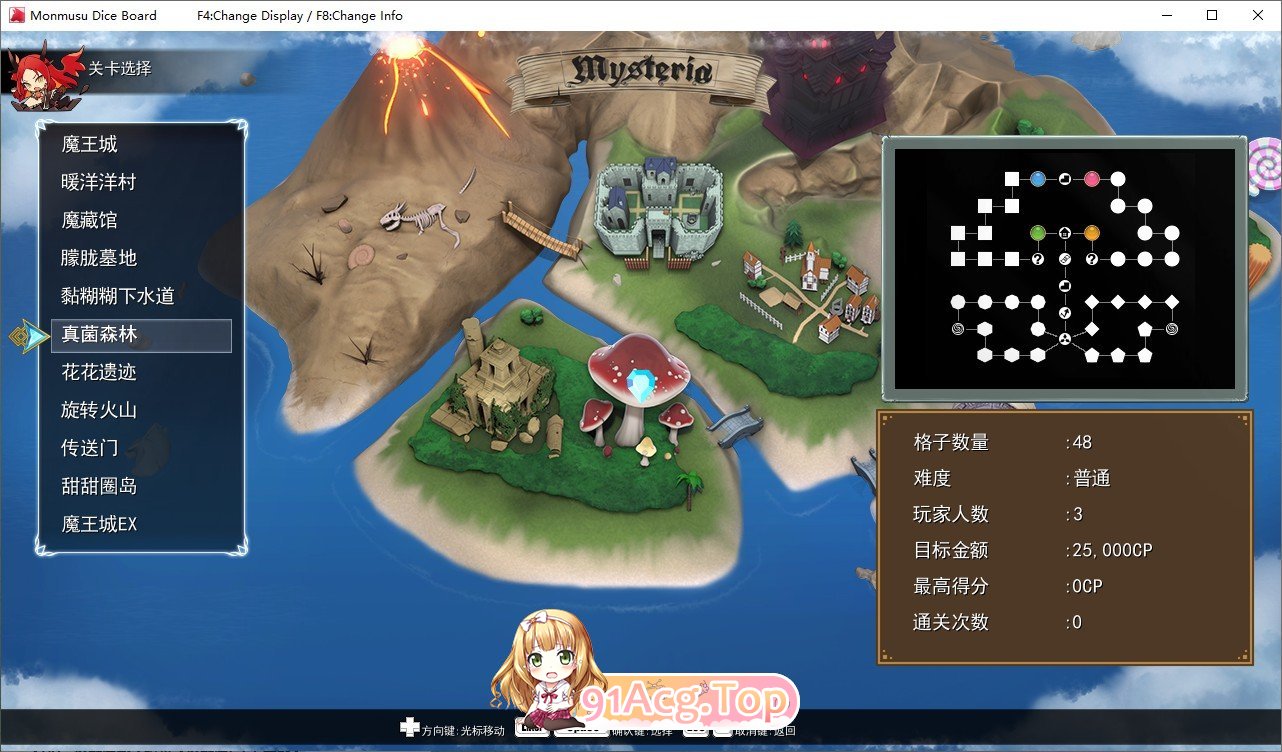Click the question mark tile on the board preview
This screenshot has width=1282, height=752.
(1037, 259)
